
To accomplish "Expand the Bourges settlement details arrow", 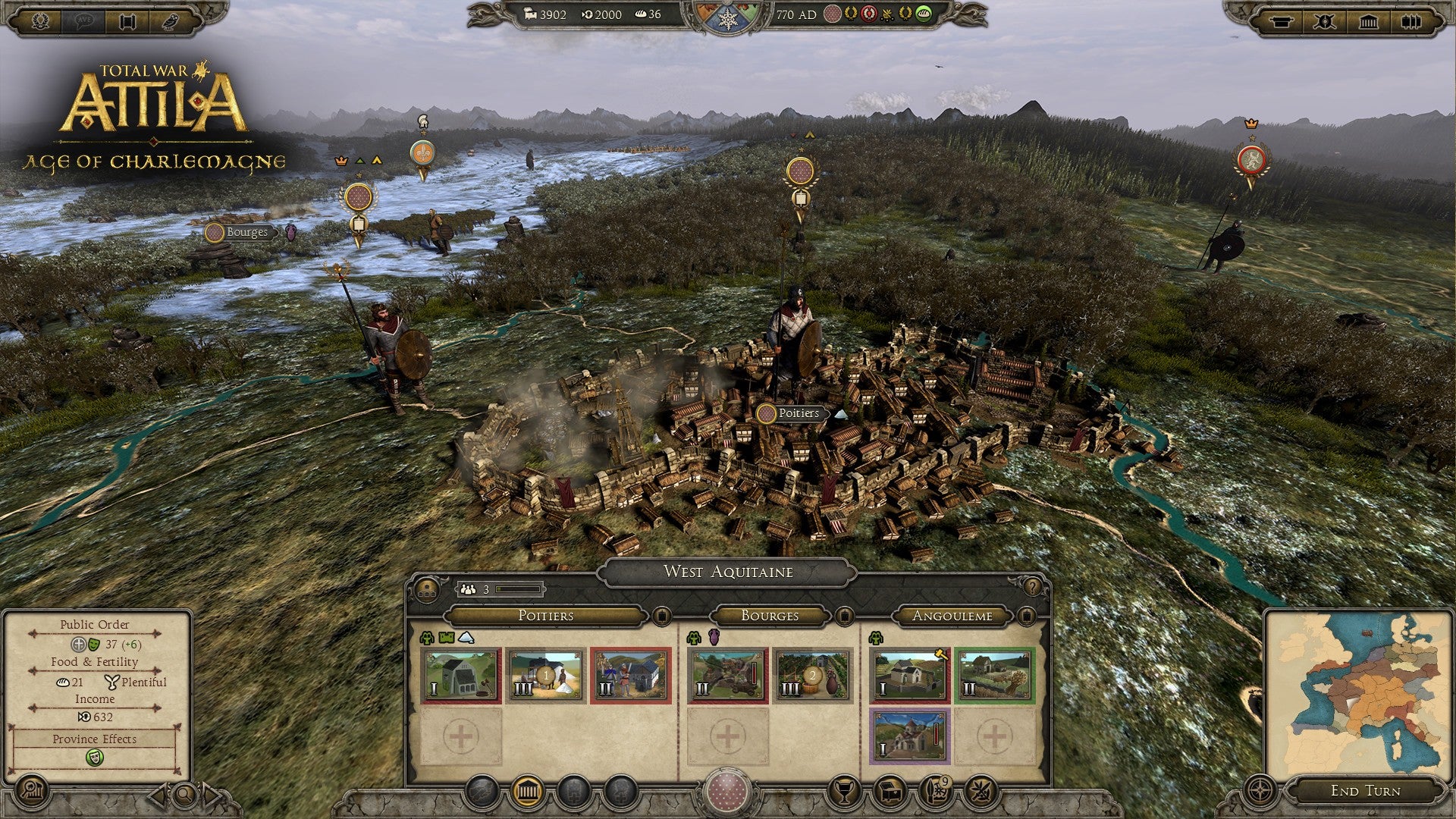I will click(846, 616).
